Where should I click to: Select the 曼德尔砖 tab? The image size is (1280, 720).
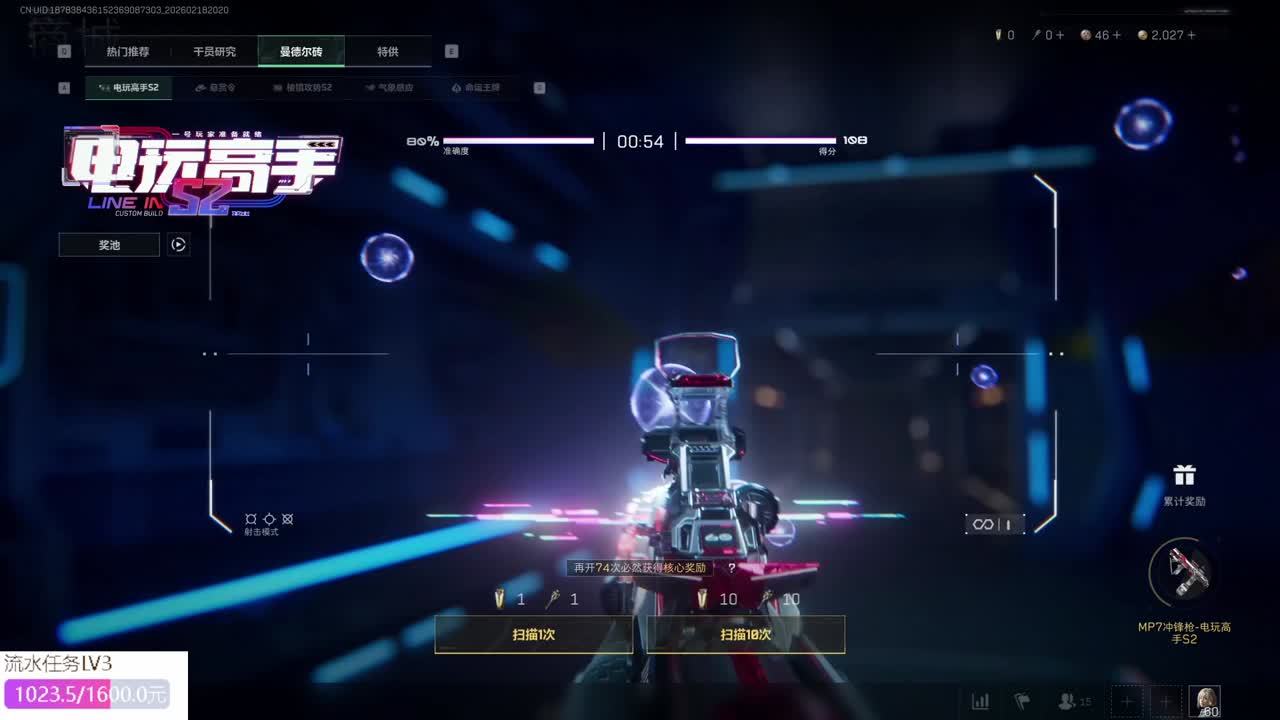click(x=301, y=51)
